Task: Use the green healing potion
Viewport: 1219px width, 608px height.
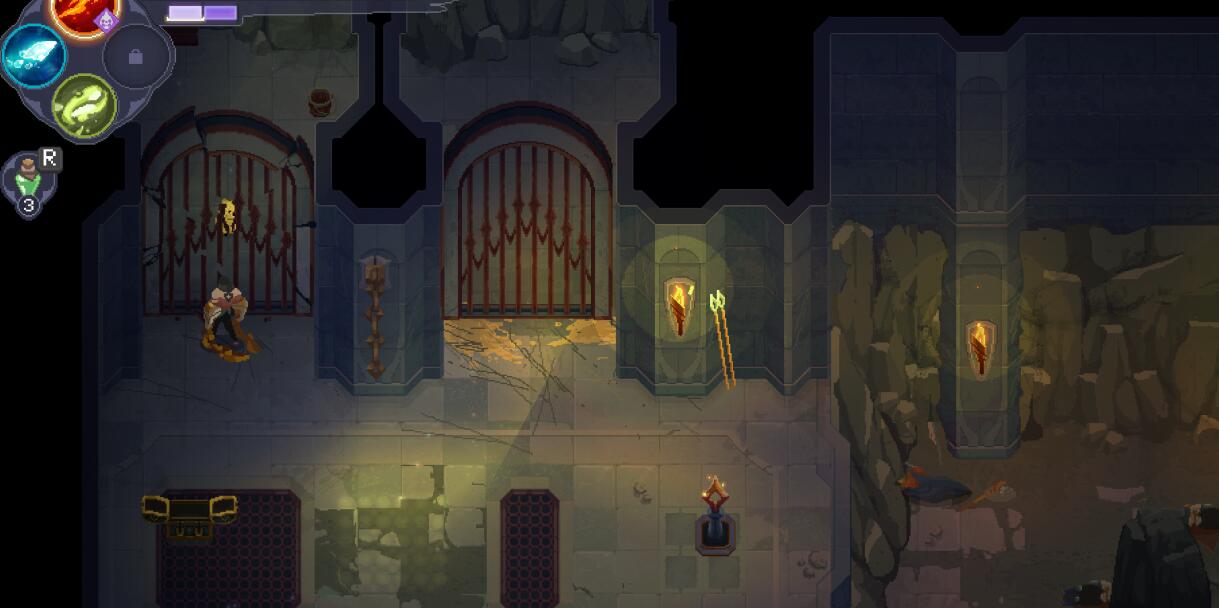Action: (x=27, y=180)
